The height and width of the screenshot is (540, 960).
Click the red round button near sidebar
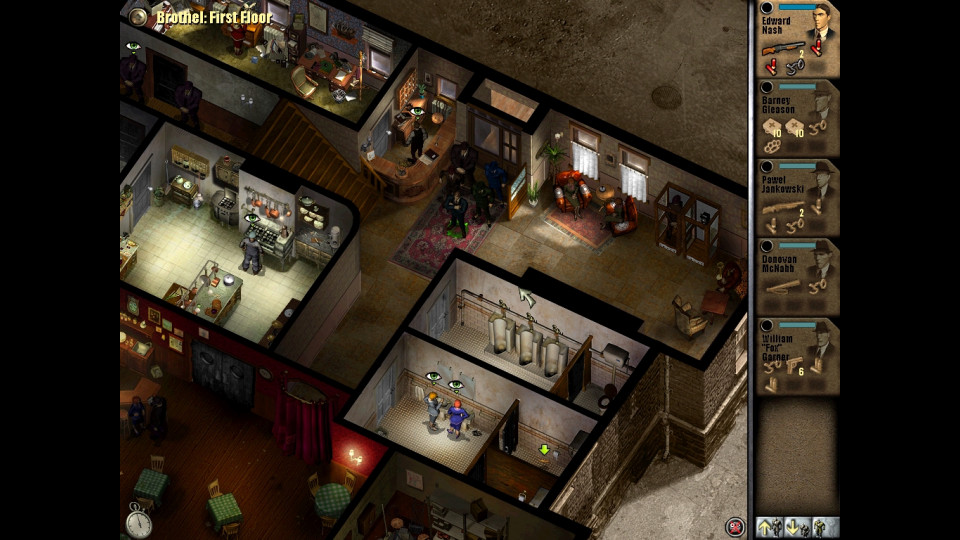(735, 527)
